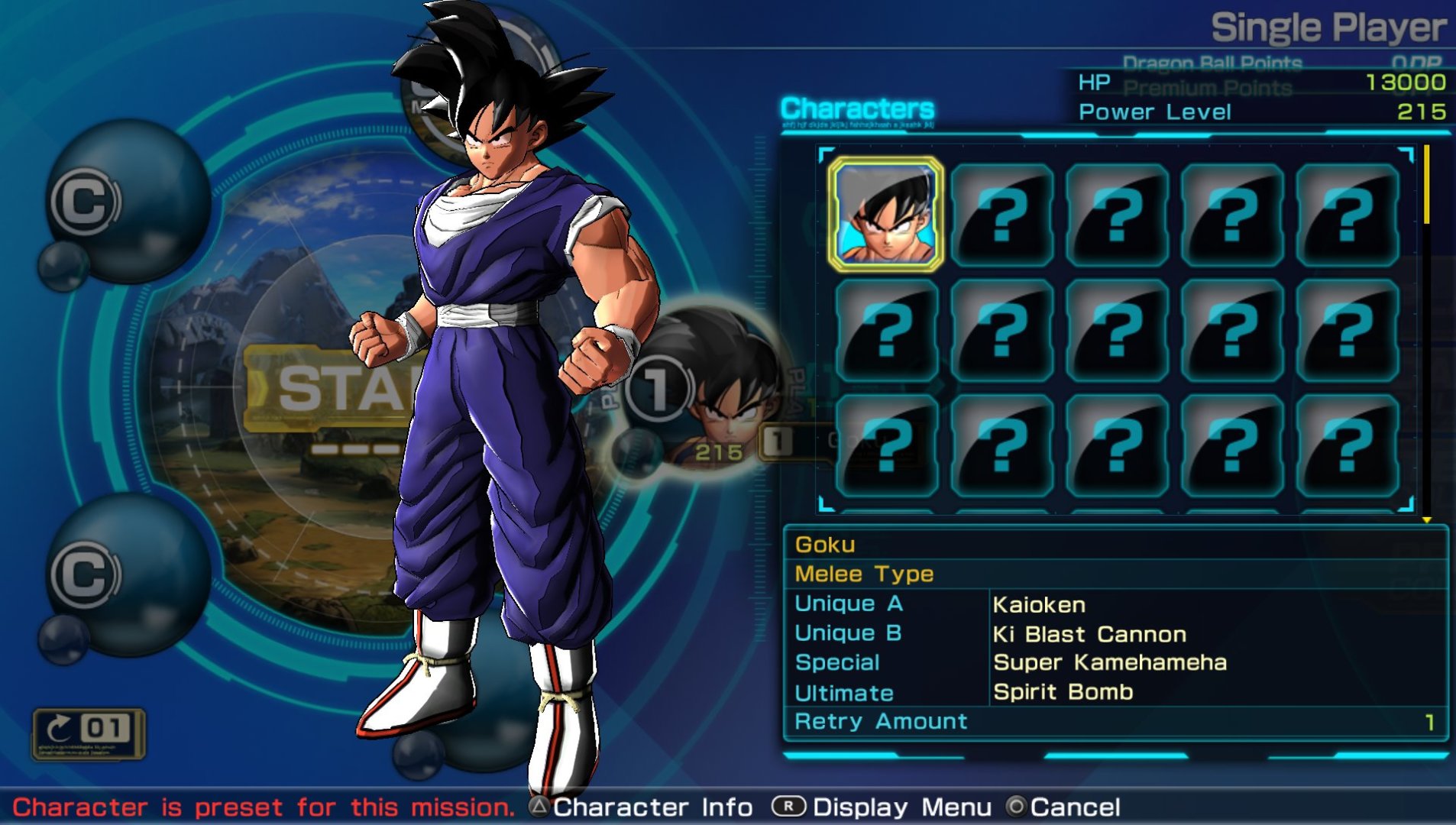
Task: Click the retry counter 01 icon
Action: tap(89, 731)
